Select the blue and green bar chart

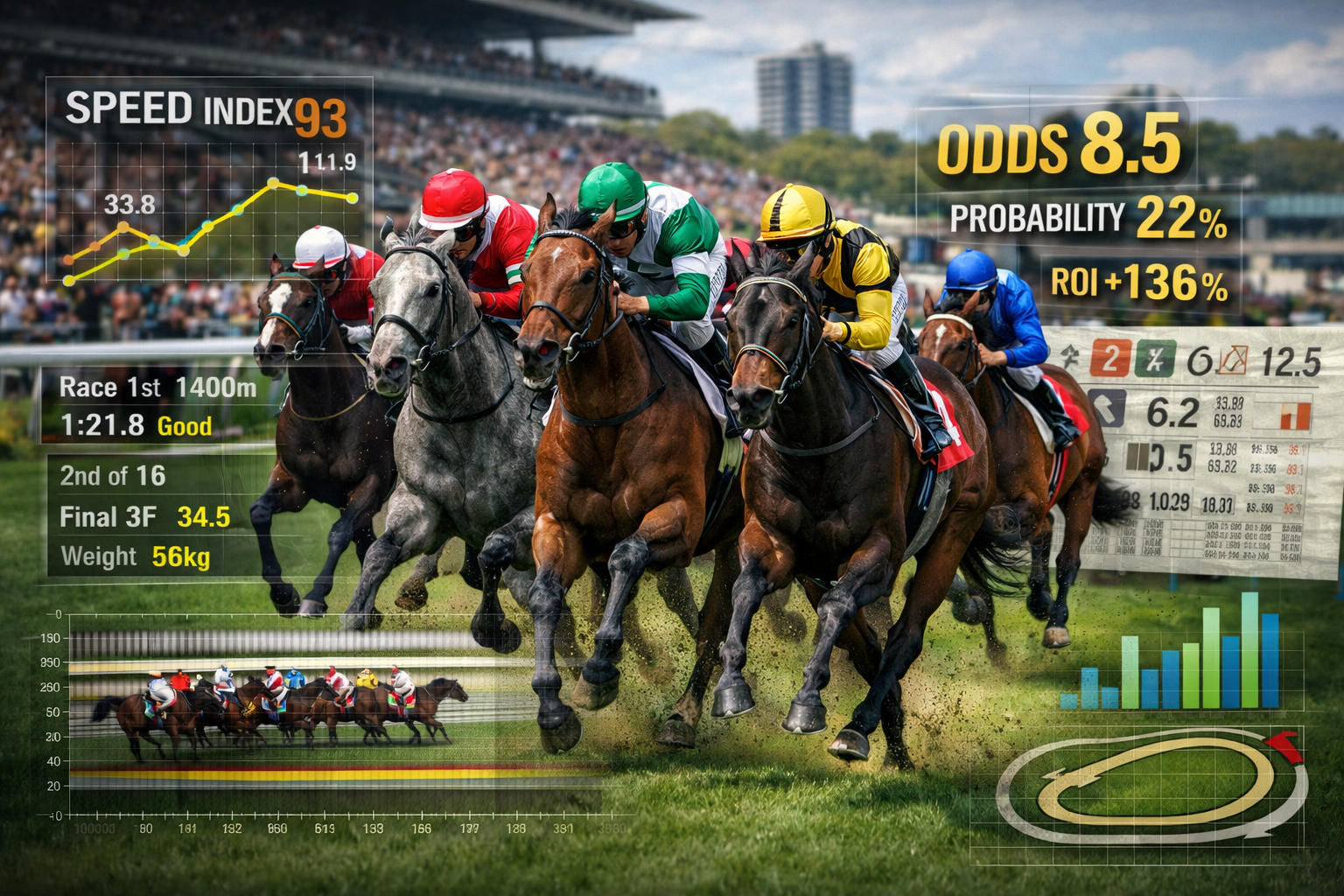click(1172, 656)
